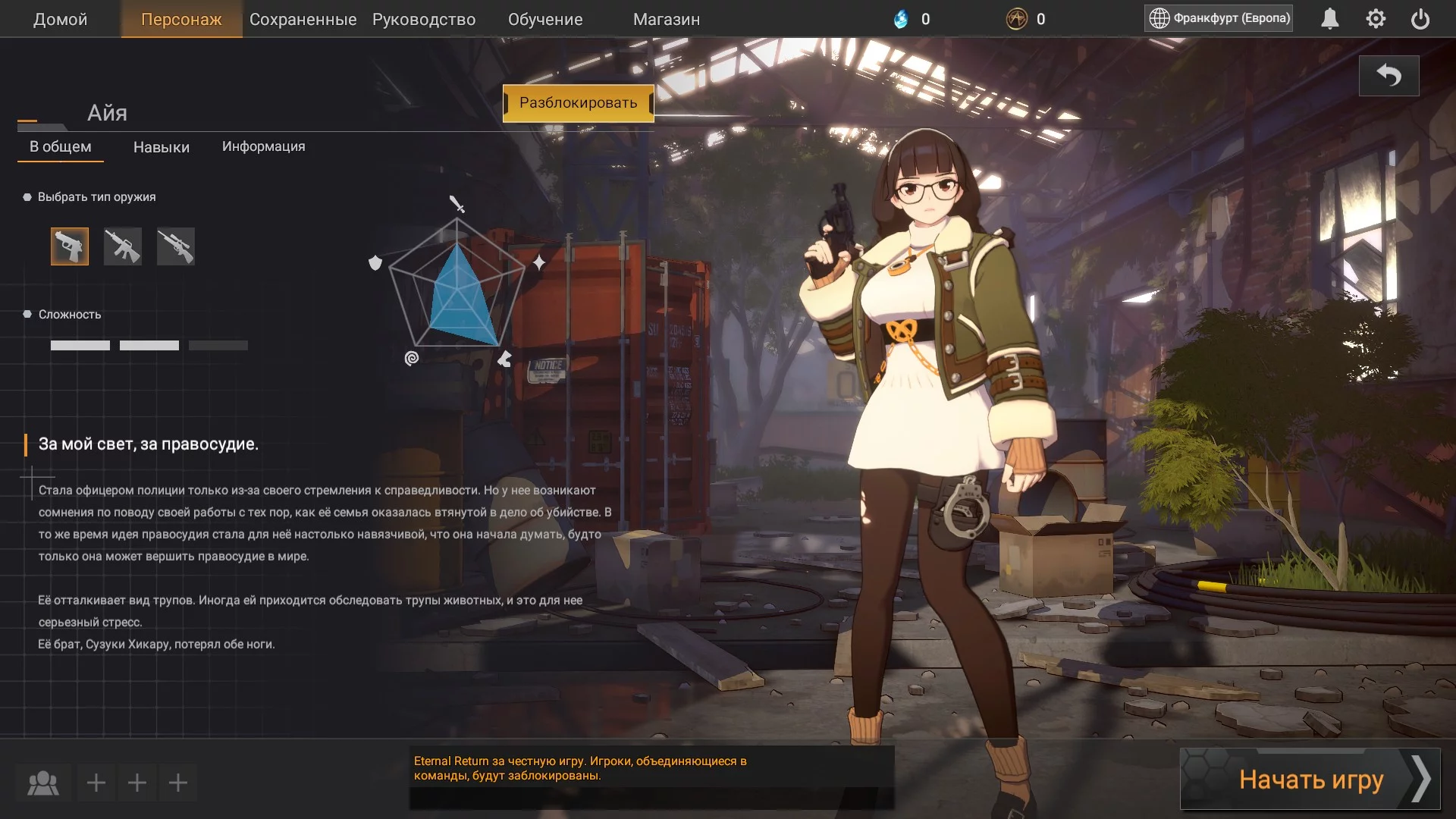
Task: Open notifications via the bell icon
Action: [1330, 19]
